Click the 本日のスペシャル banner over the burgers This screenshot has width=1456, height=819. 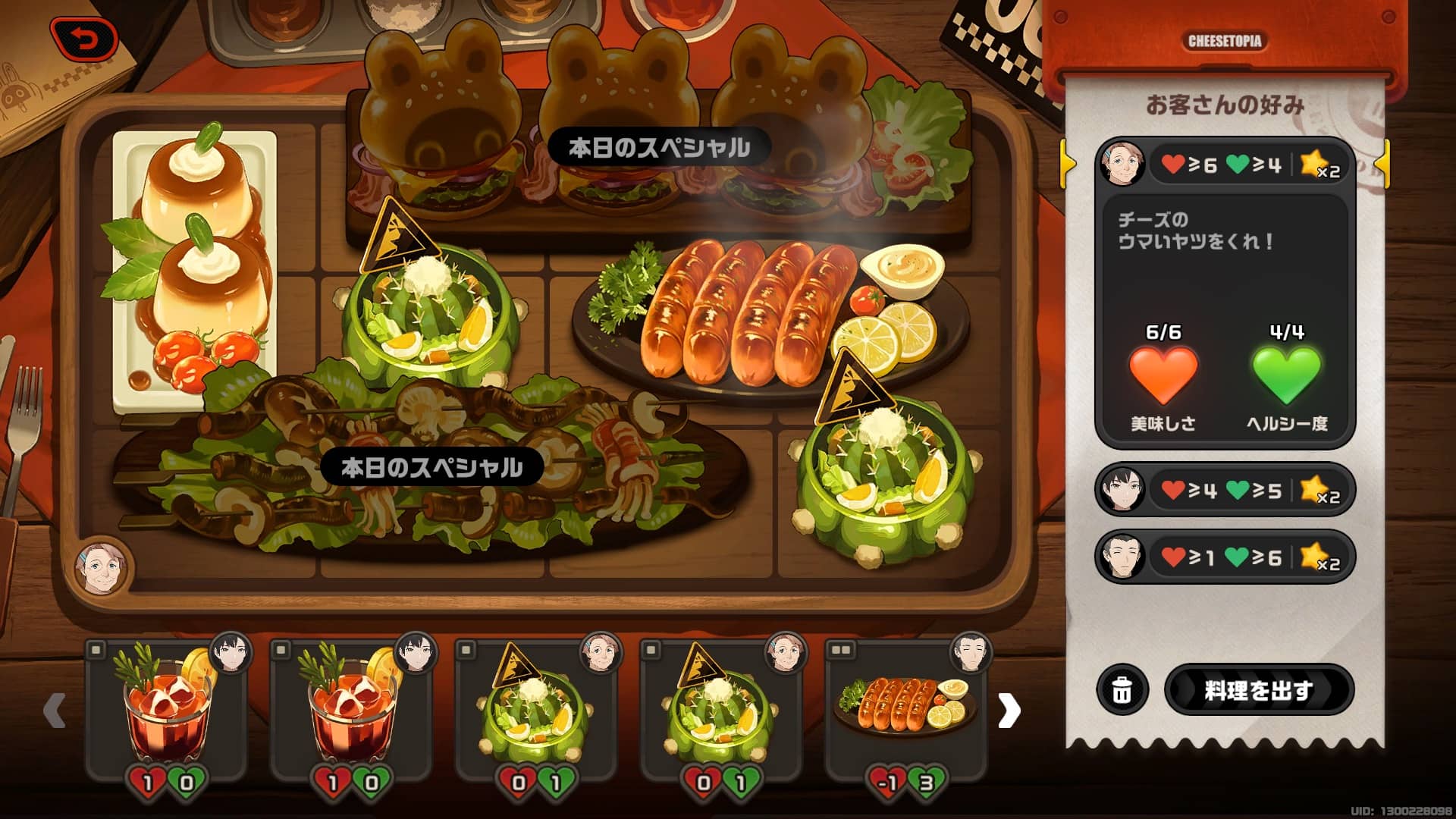[x=659, y=146]
